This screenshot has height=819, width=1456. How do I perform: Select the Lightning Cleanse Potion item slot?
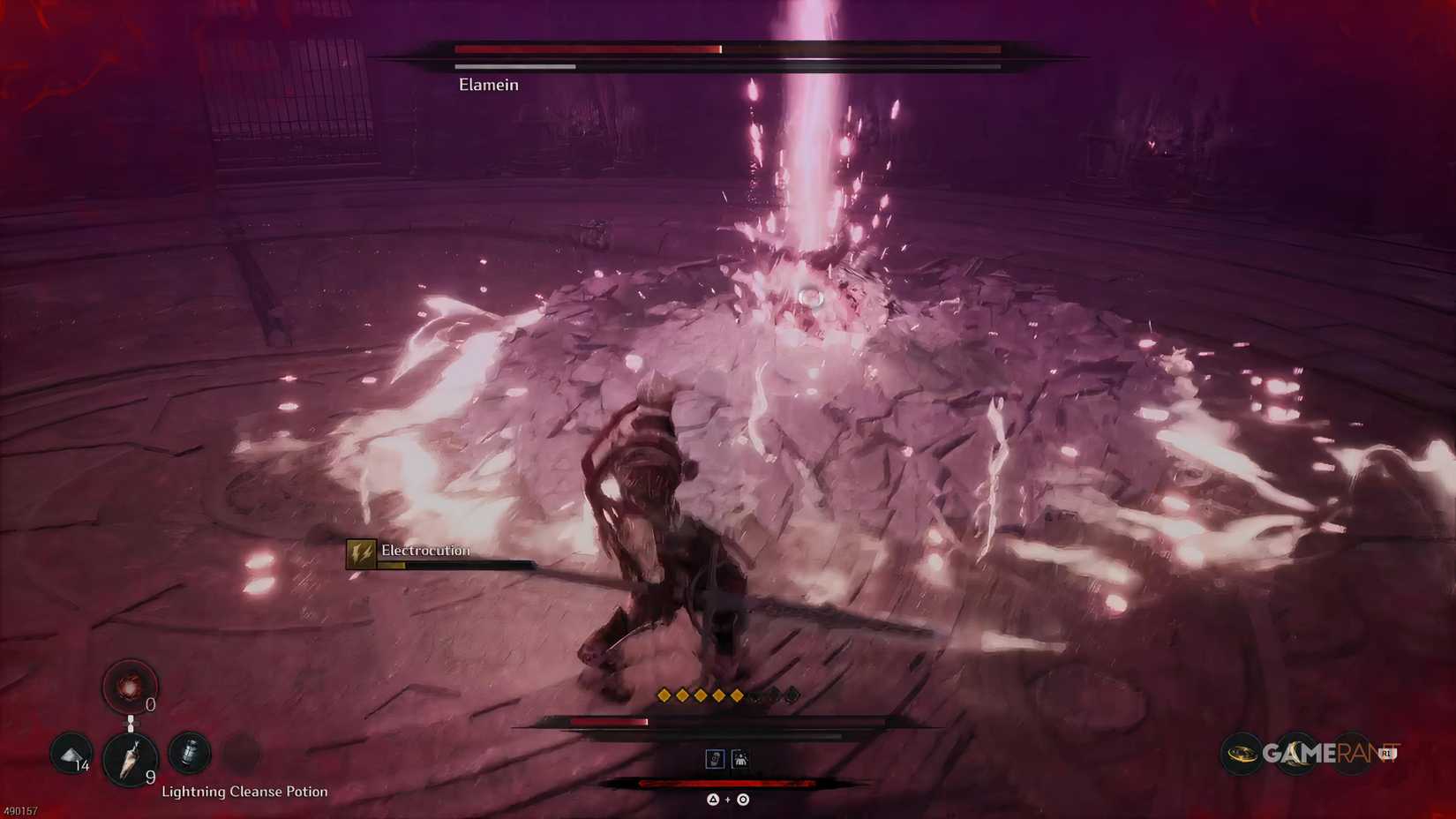tap(188, 754)
